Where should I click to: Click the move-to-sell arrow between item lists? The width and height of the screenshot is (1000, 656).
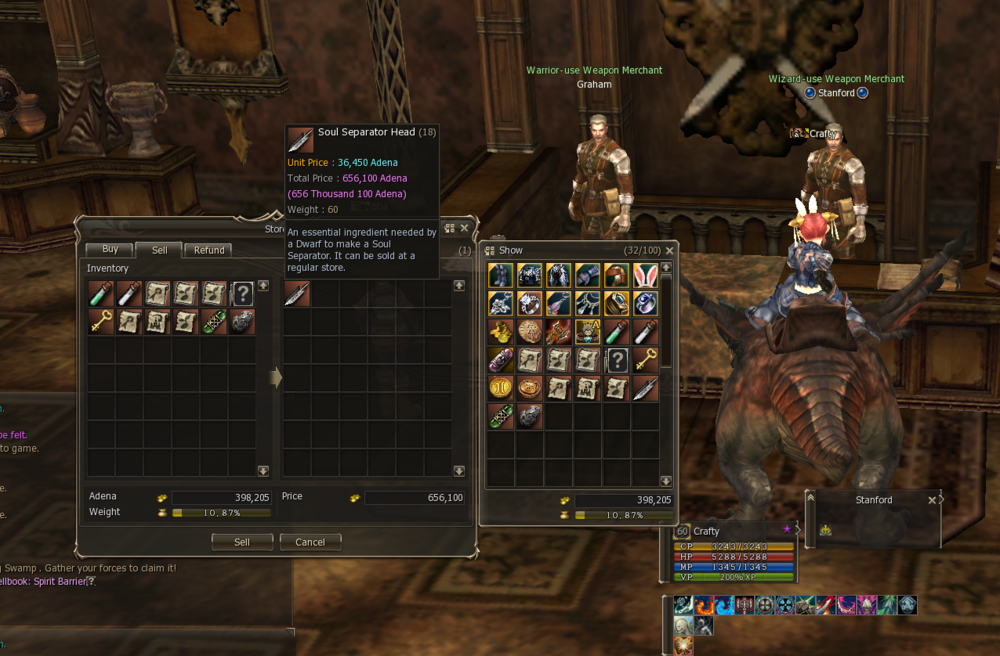277,377
